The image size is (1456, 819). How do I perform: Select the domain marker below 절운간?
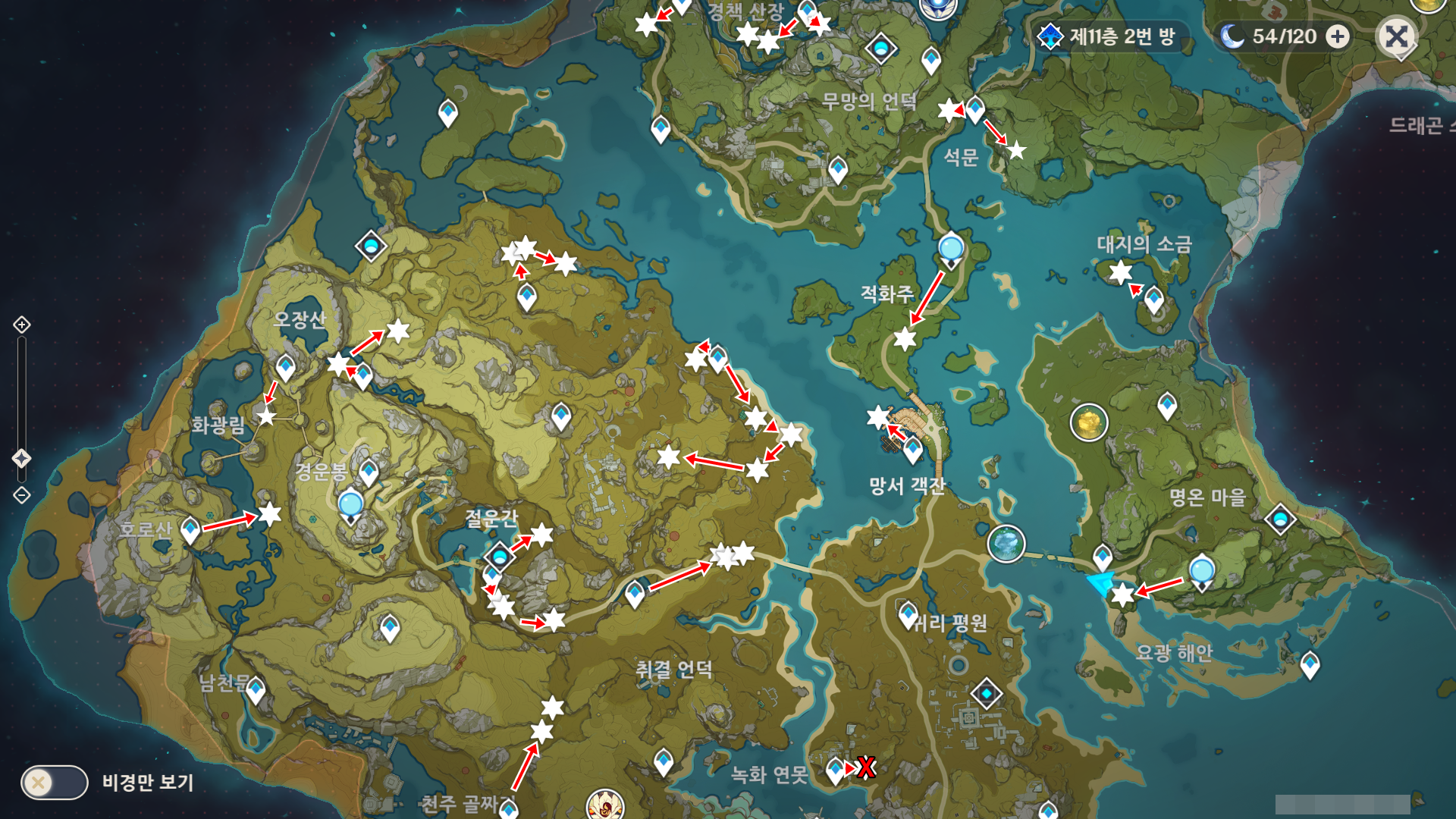coord(499,557)
